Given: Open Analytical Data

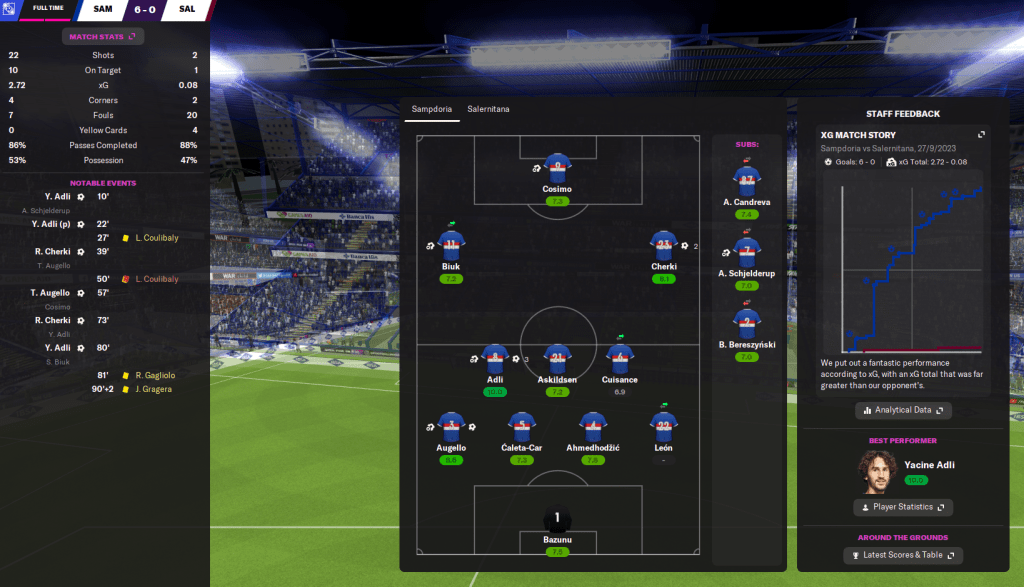Looking at the screenshot, I should (x=903, y=410).
